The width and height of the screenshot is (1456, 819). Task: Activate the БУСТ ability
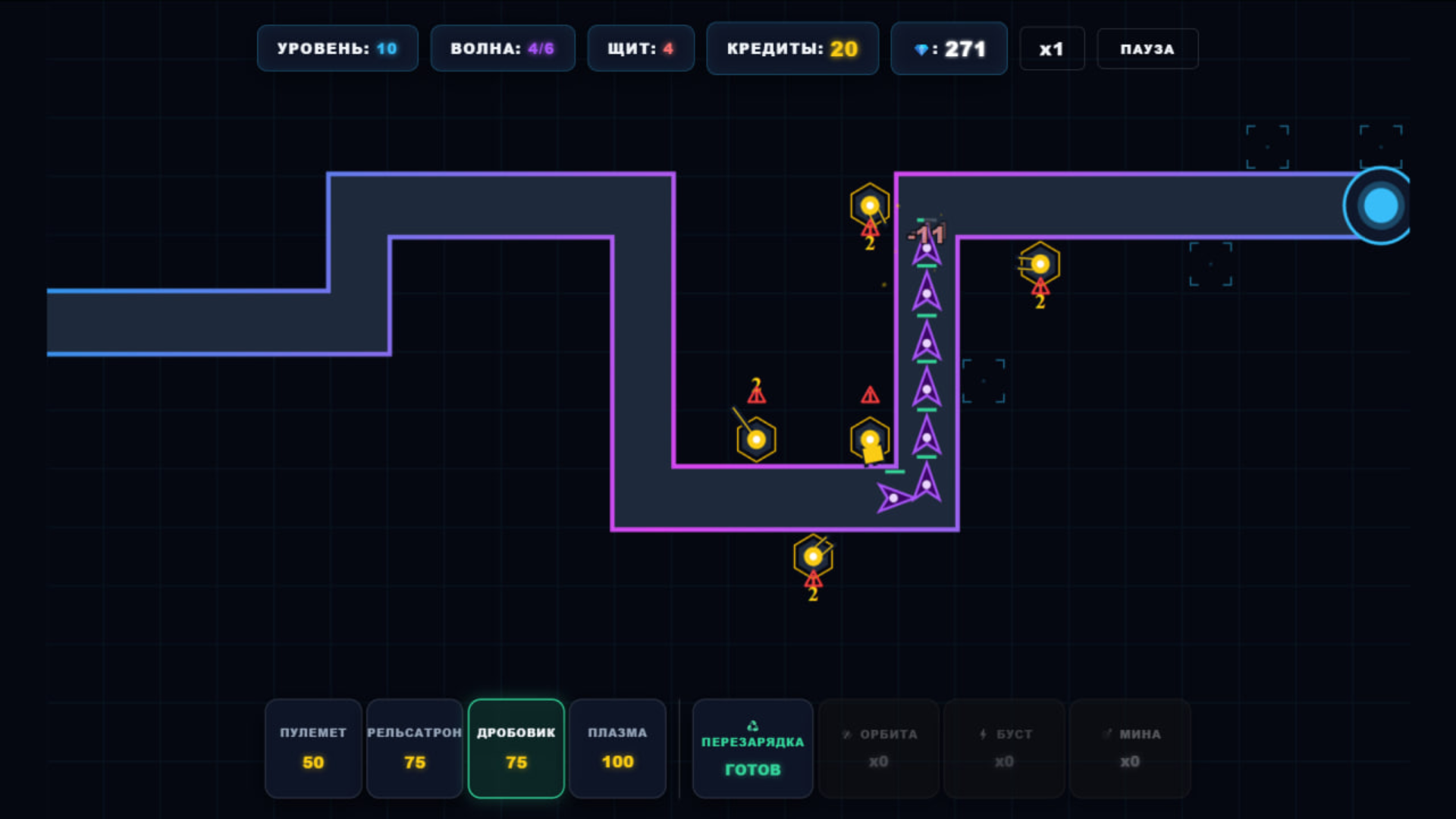click(x=1003, y=748)
